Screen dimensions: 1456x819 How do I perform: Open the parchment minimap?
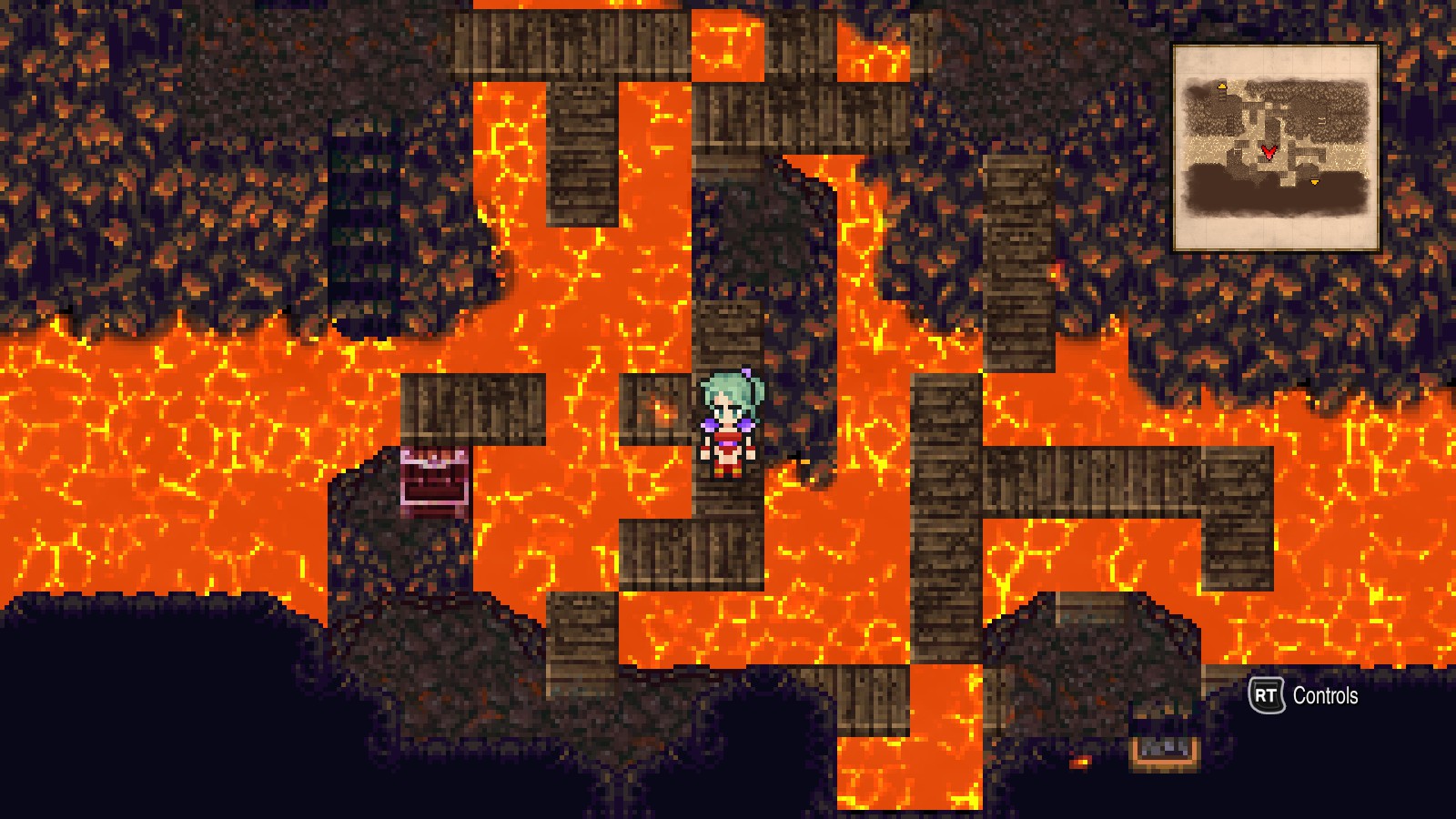pos(1277,147)
